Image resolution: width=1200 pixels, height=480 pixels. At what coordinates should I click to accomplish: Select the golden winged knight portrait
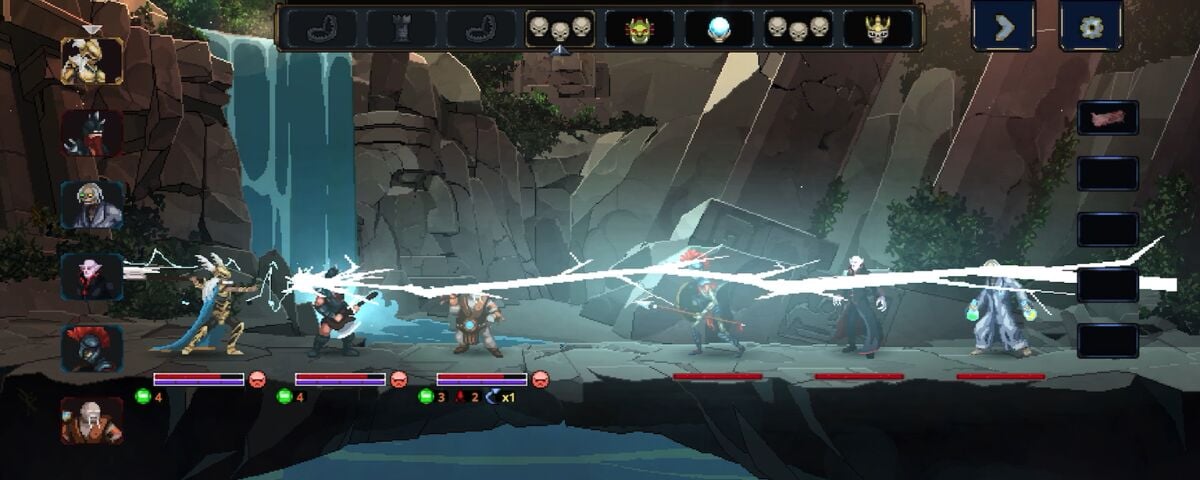91,62
